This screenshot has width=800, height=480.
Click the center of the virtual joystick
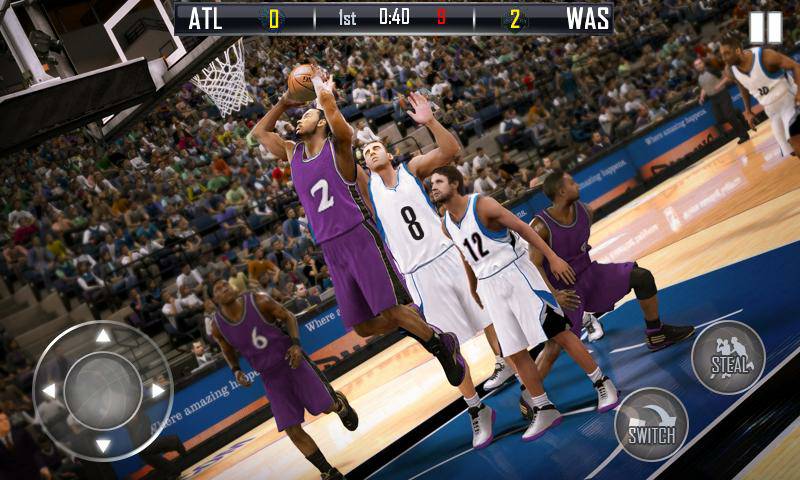103,391
